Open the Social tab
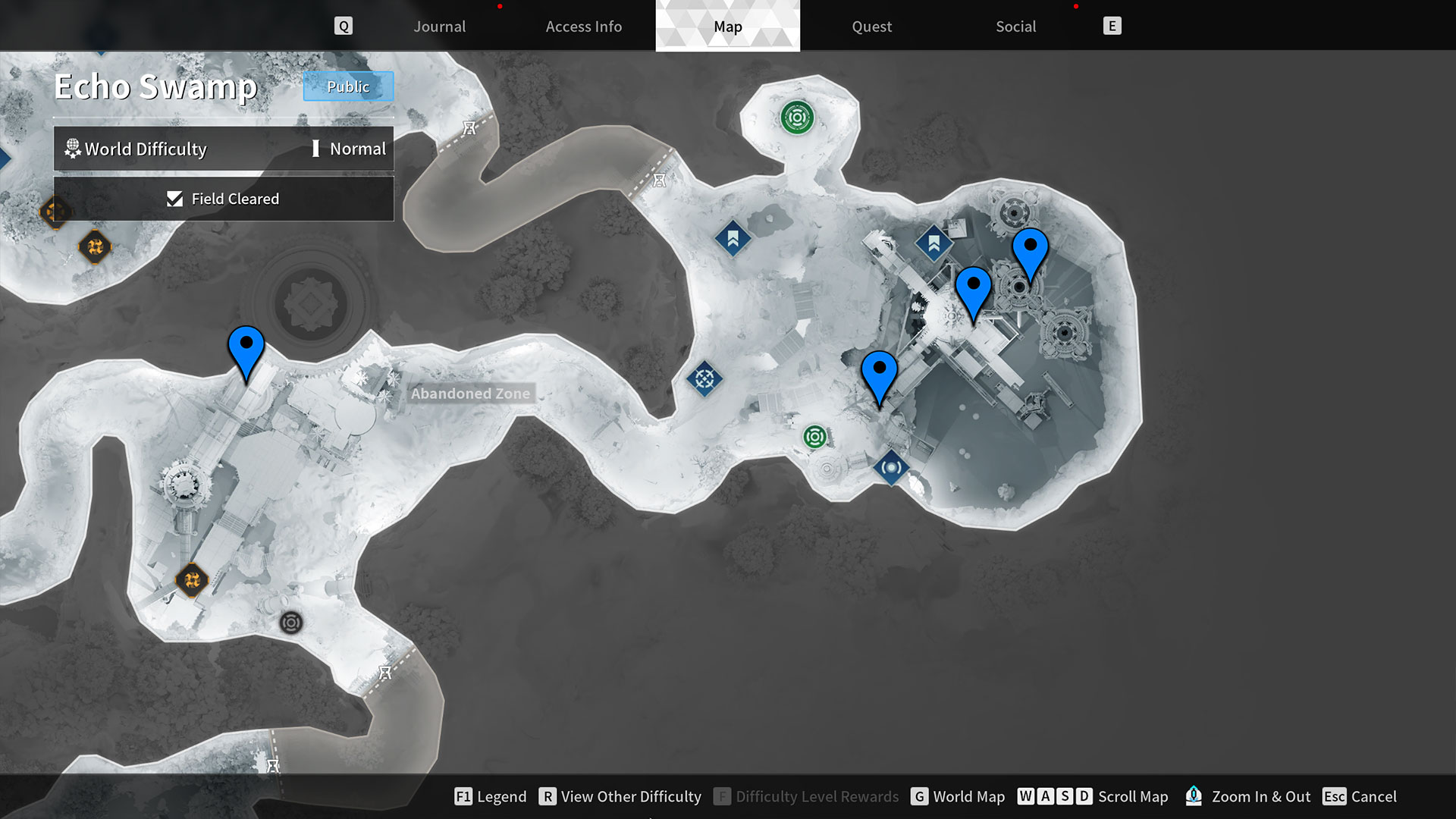The image size is (1456, 819). pos(1015,26)
